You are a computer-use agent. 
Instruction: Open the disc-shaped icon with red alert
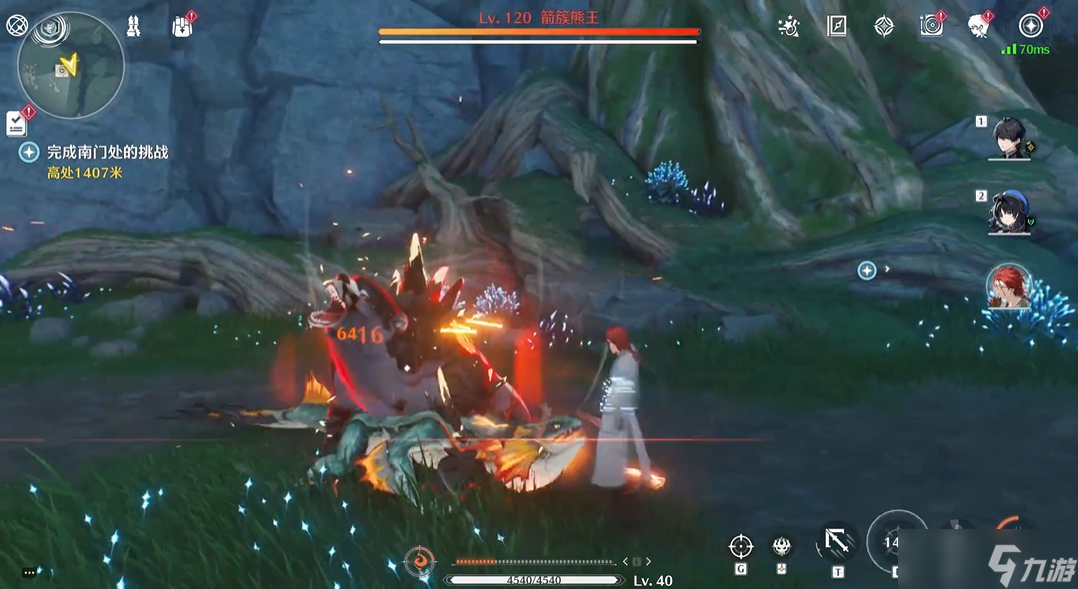[932, 26]
